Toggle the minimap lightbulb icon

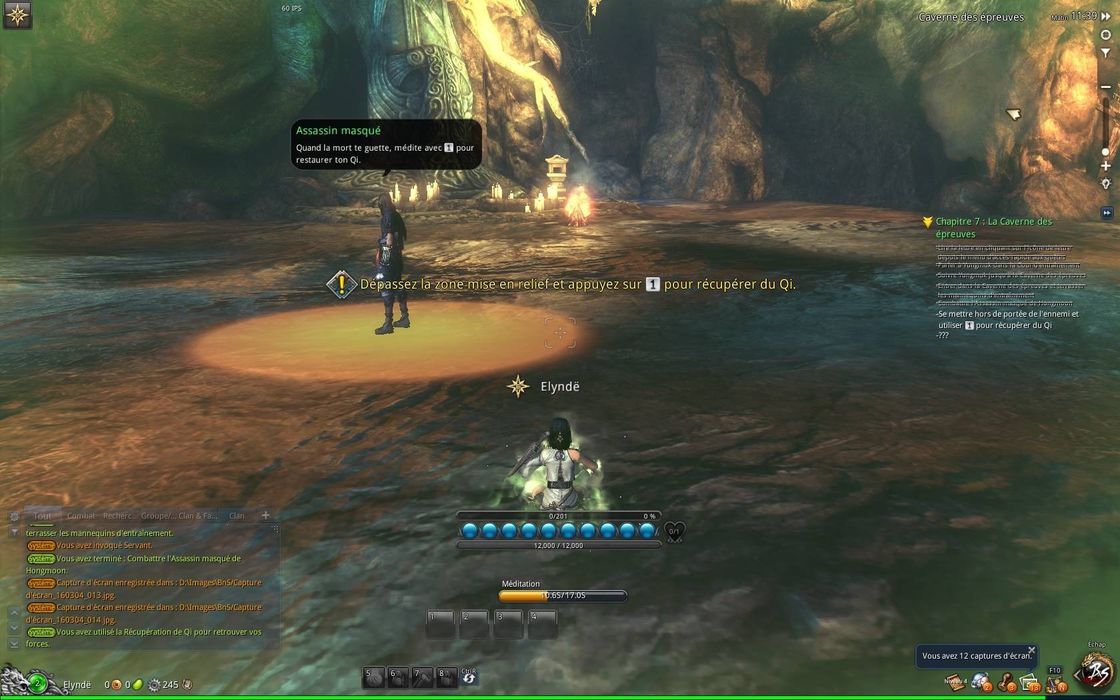point(1105,184)
